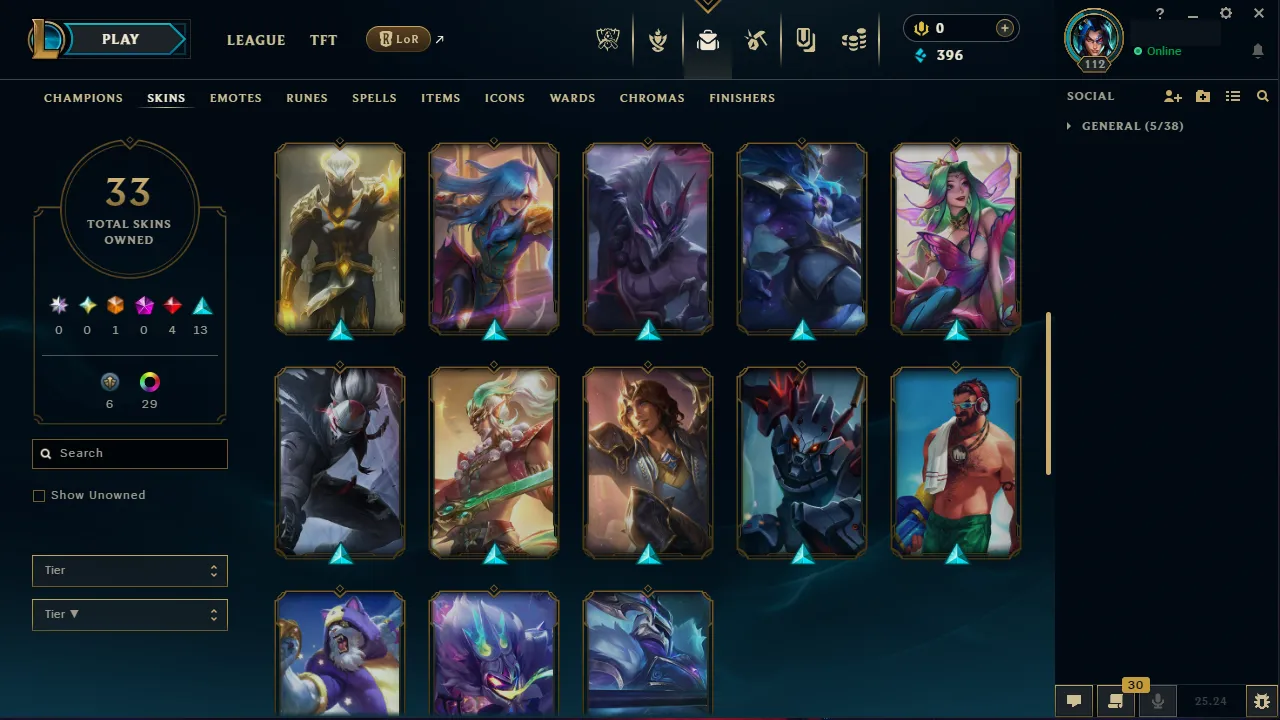Enable the Show Unowned checkbox

click(x=39, y=495)
